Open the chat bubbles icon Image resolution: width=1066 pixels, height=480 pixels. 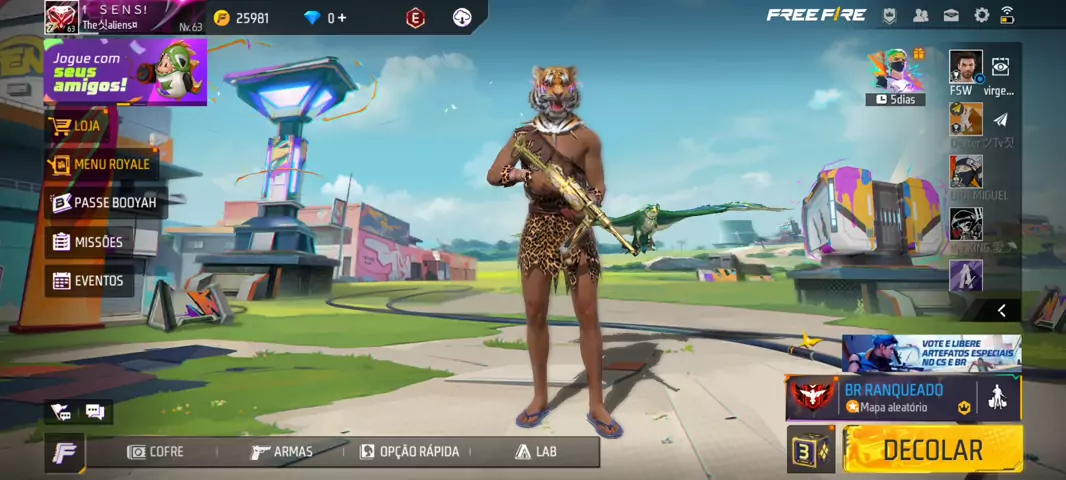pos(95,411)
